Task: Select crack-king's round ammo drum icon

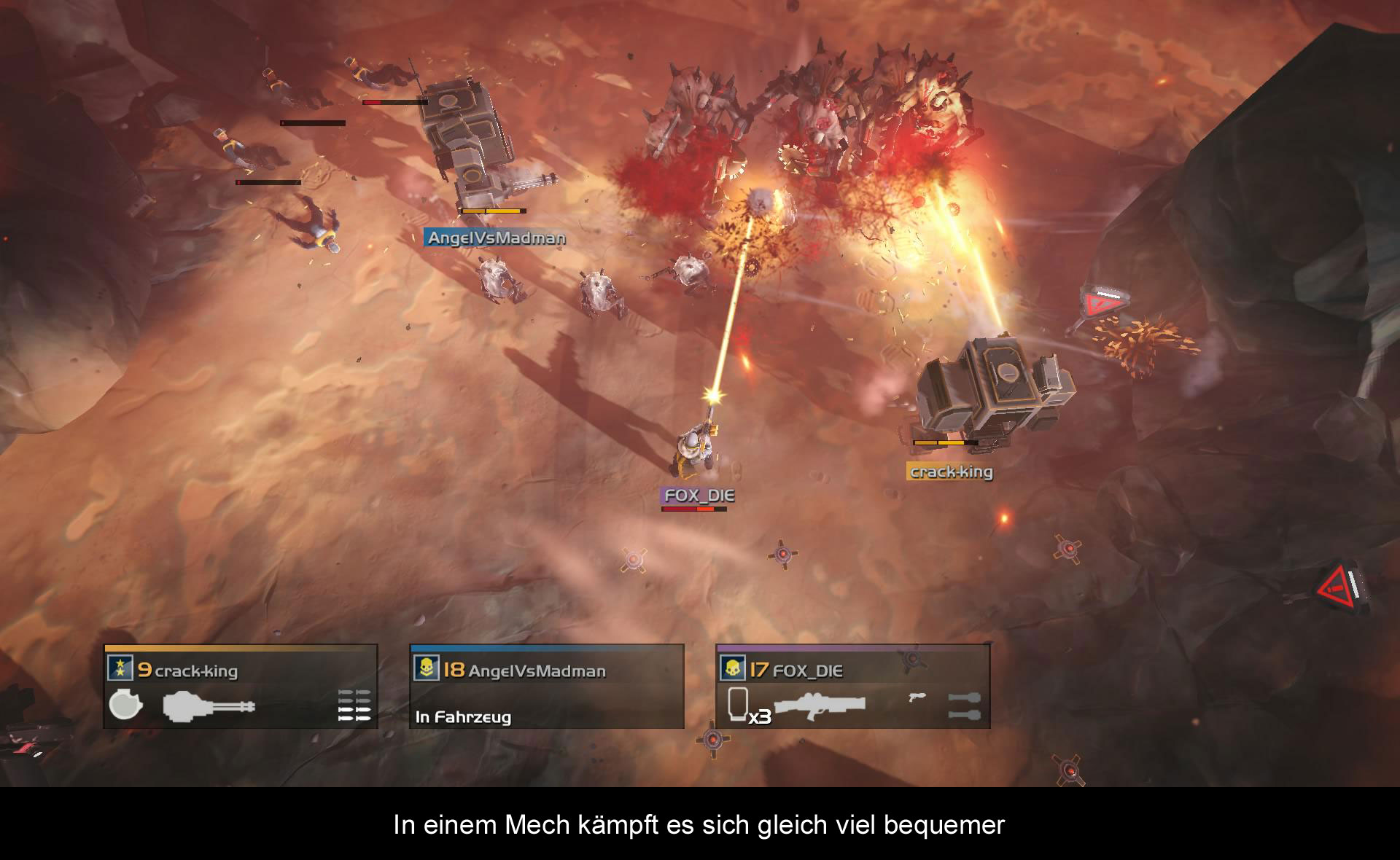Action: tap(125, 705)
